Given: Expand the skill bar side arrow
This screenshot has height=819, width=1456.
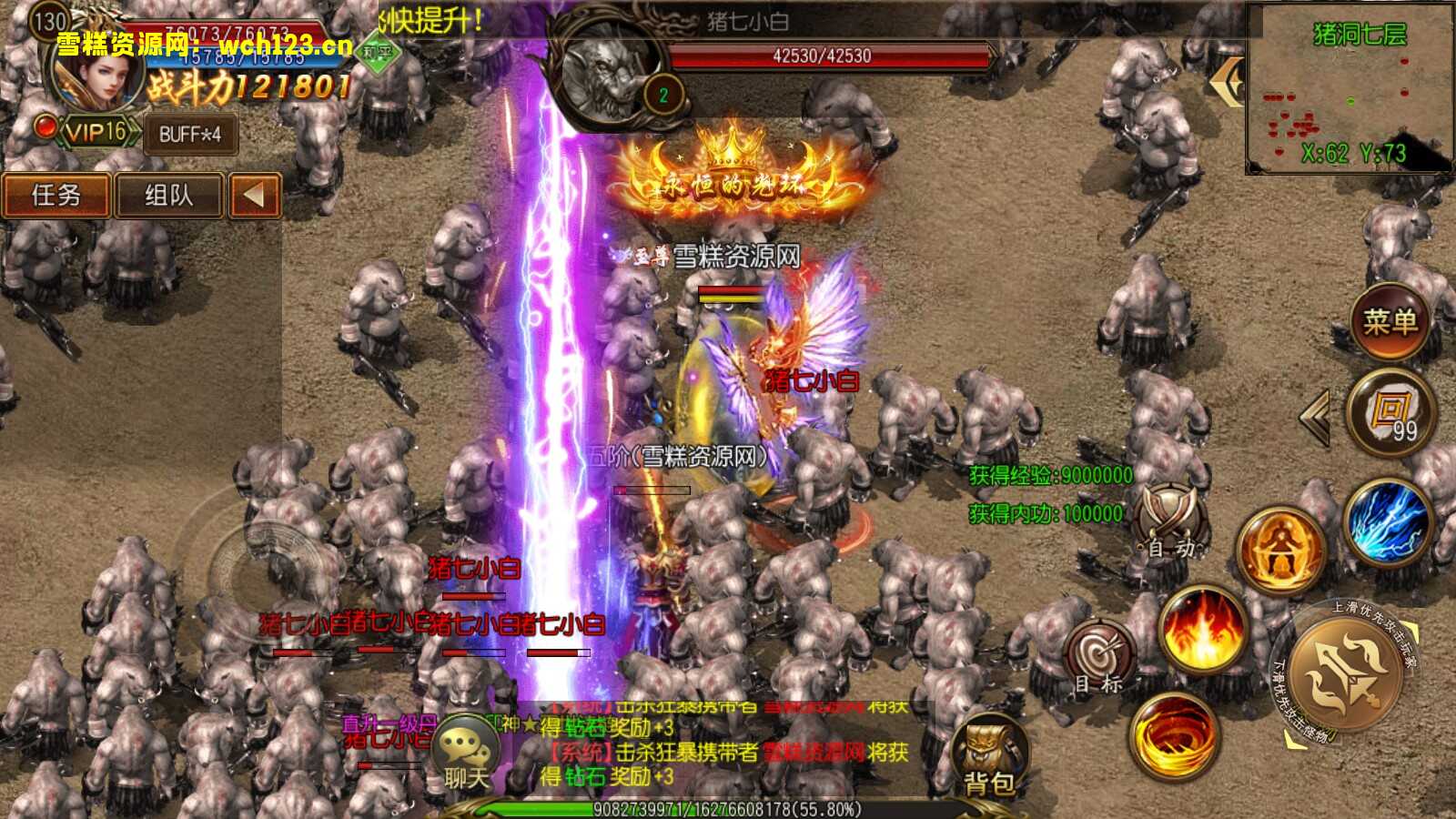Looking at the screenshot, I should click(1315, 417).
